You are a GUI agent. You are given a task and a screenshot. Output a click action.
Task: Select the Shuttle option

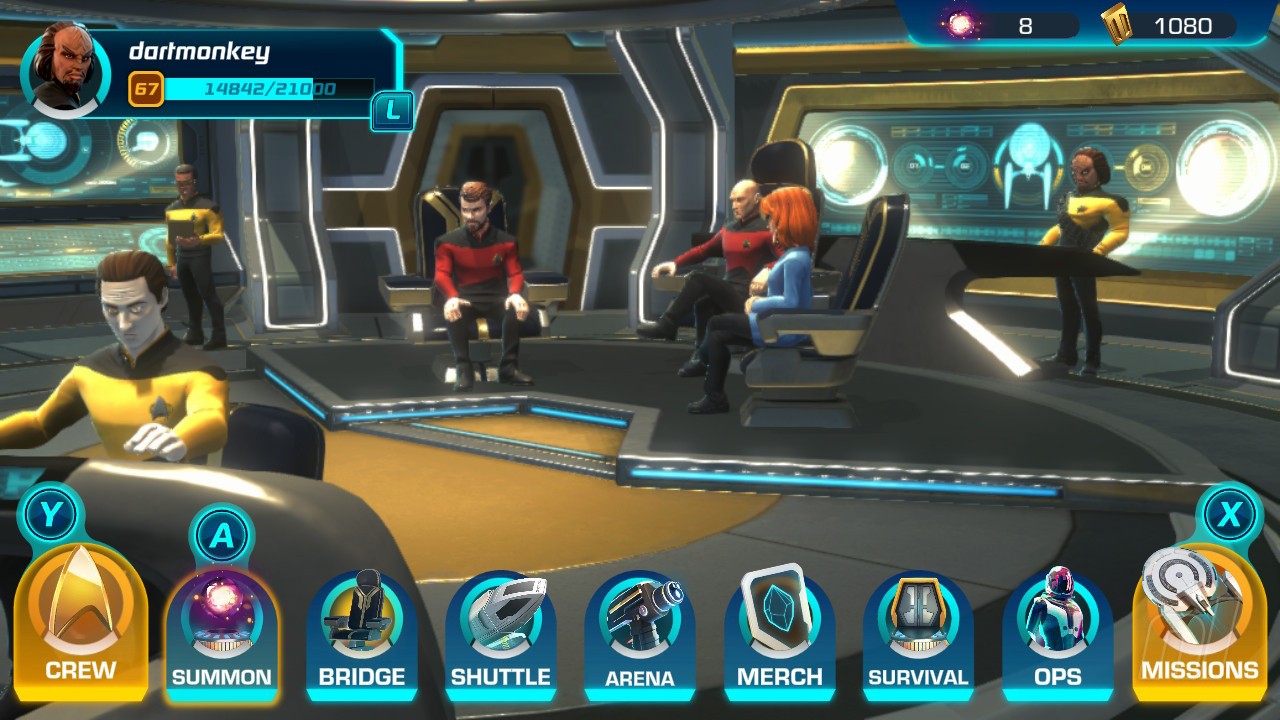[x=500, y=630]
